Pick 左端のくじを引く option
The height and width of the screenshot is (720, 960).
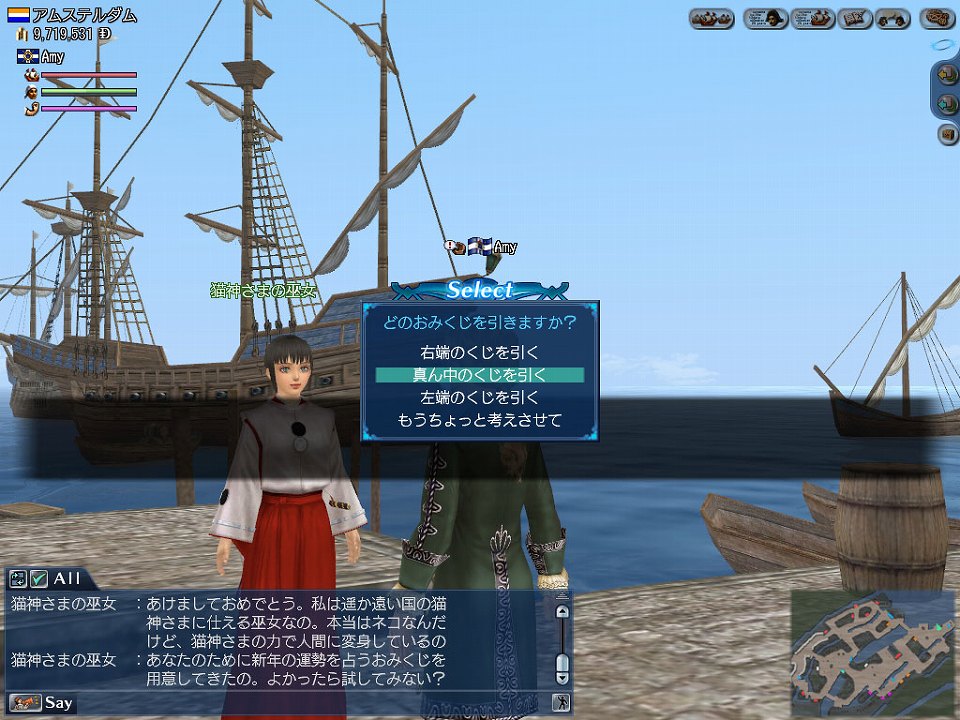pyautogui.click(x=479, y=397)
